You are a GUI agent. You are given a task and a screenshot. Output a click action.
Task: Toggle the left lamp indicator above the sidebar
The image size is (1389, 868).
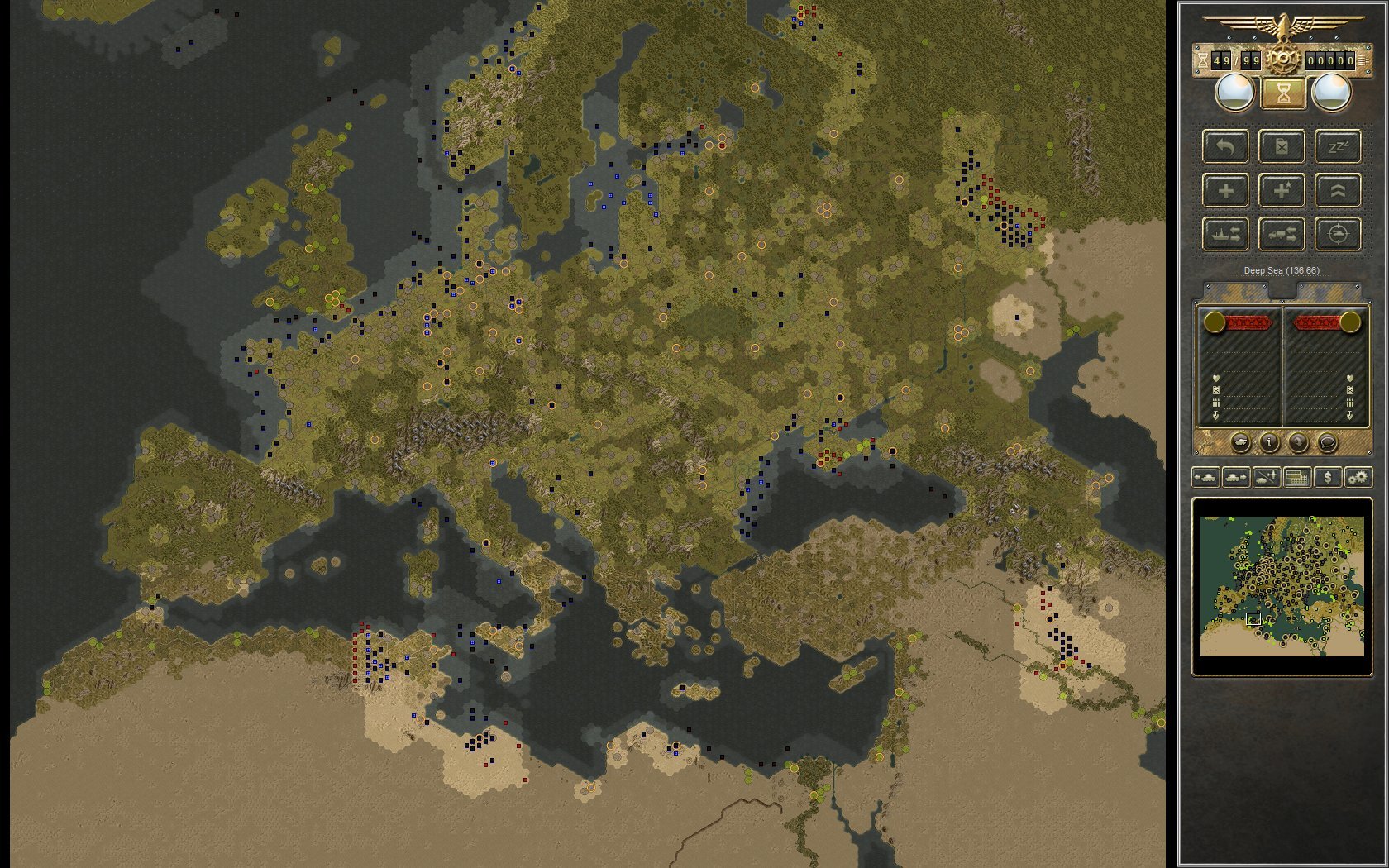pyautogui.click(x=1235, y=91)
